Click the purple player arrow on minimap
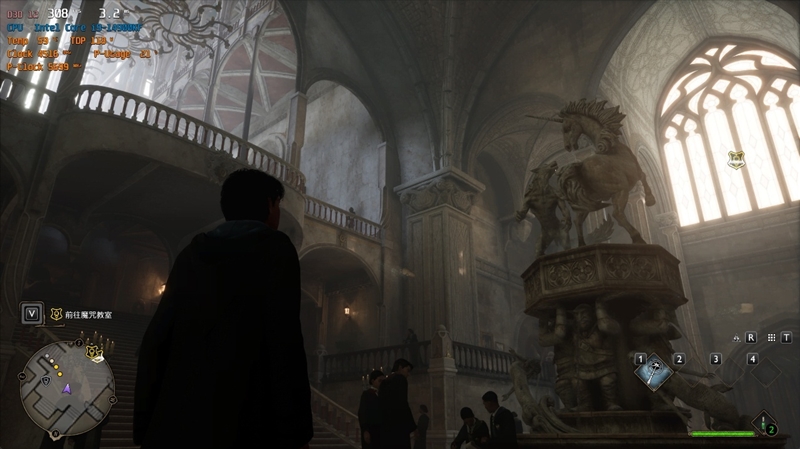Image resolution: width=800 pixels, height=449 pixels. tap(67, 387)
